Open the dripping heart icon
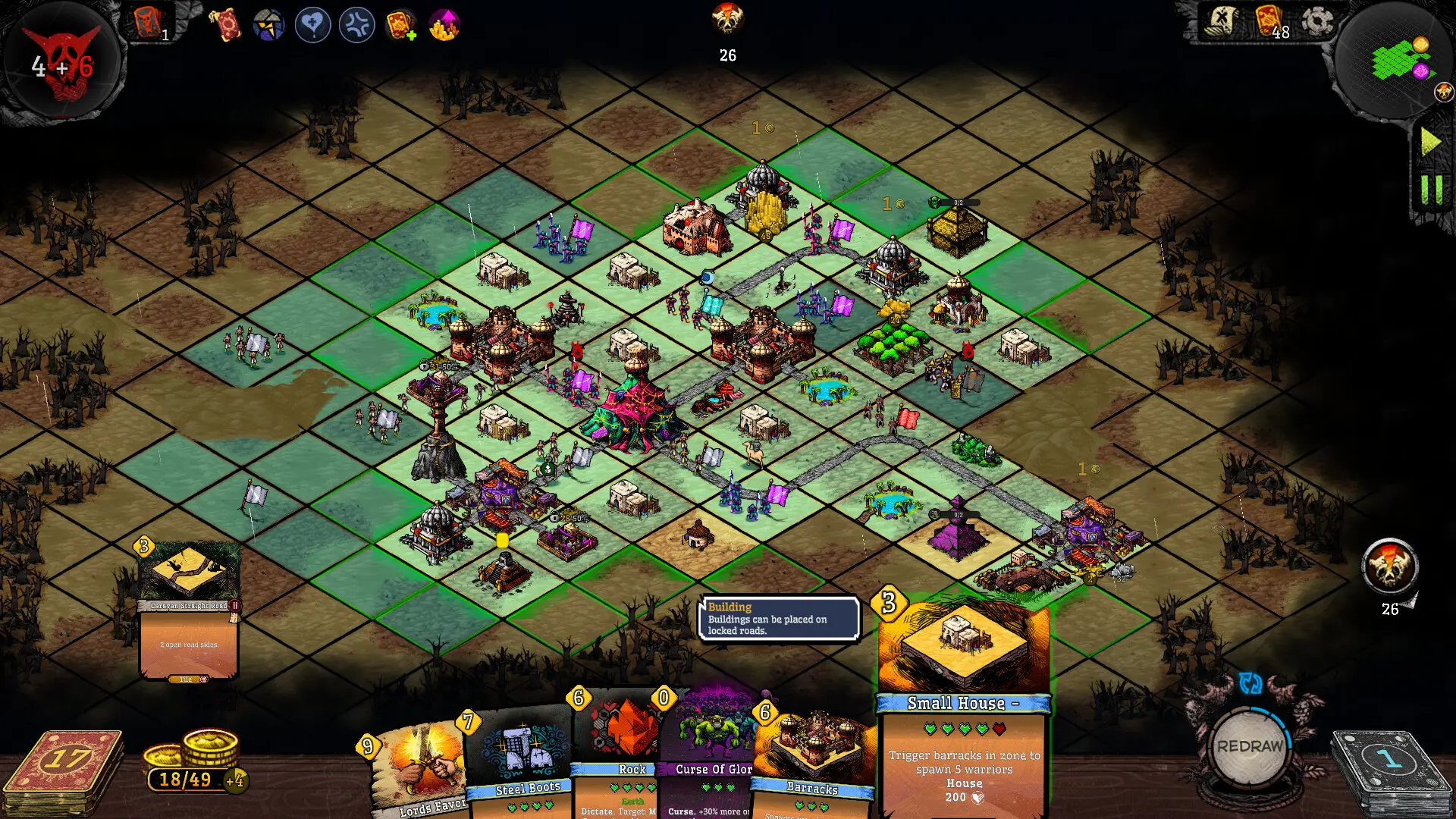 tap(312, 24)
